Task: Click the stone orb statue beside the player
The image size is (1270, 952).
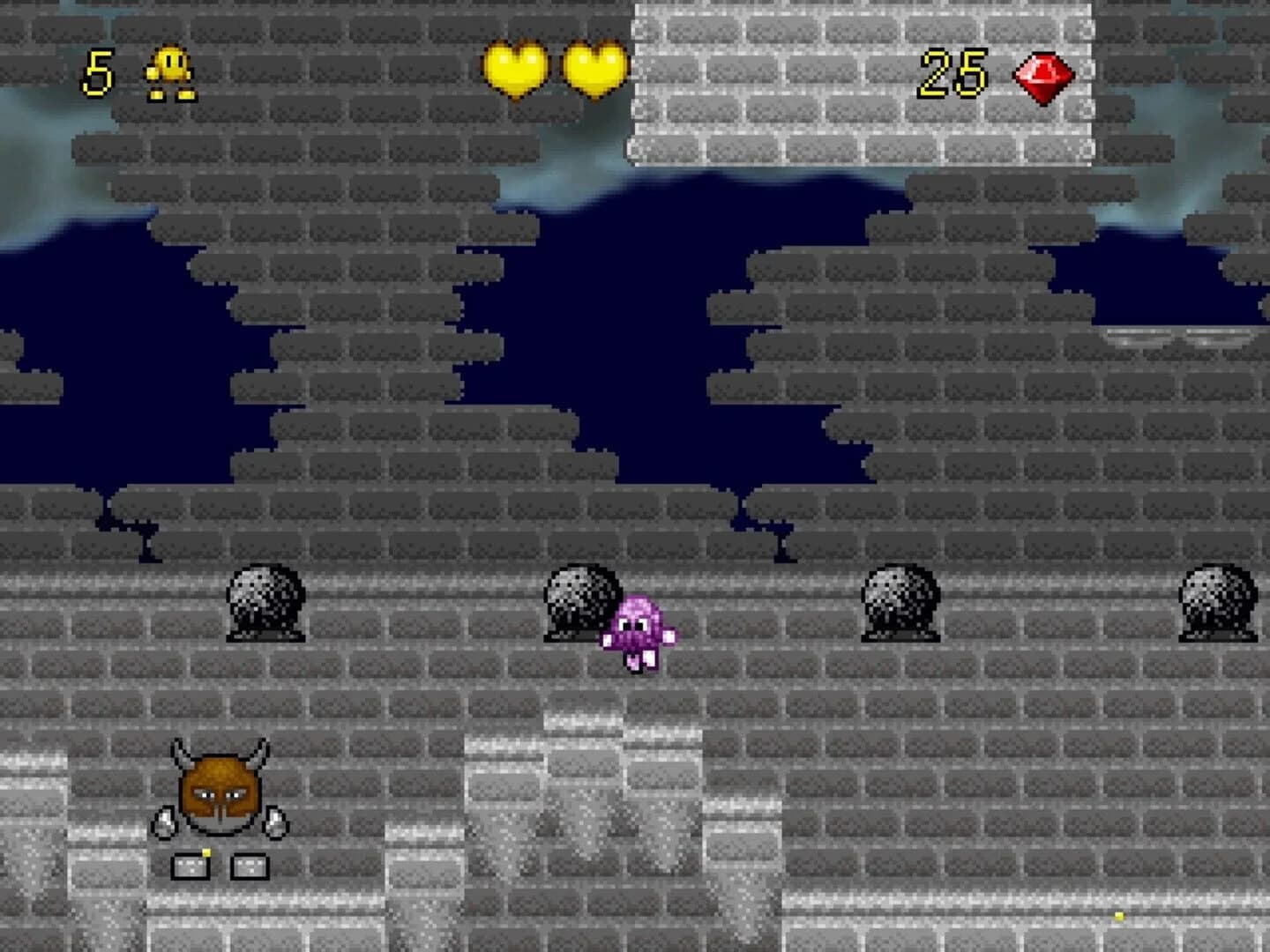Action: pos(582,604)
